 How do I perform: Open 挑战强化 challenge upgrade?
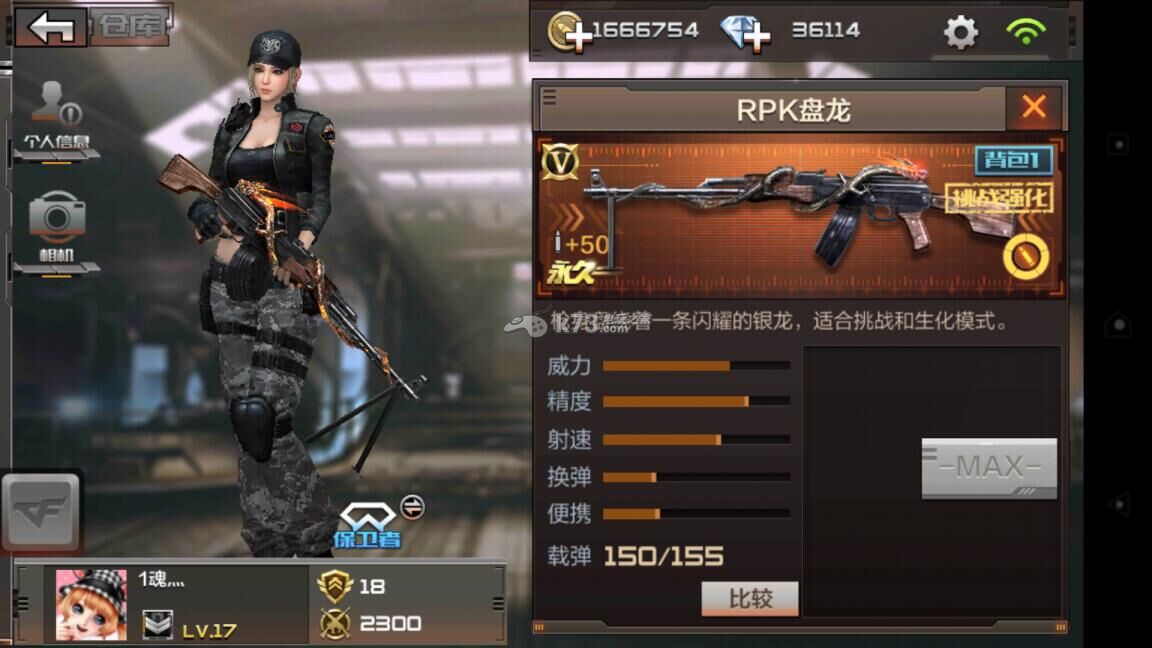click(x=999, y=197)
